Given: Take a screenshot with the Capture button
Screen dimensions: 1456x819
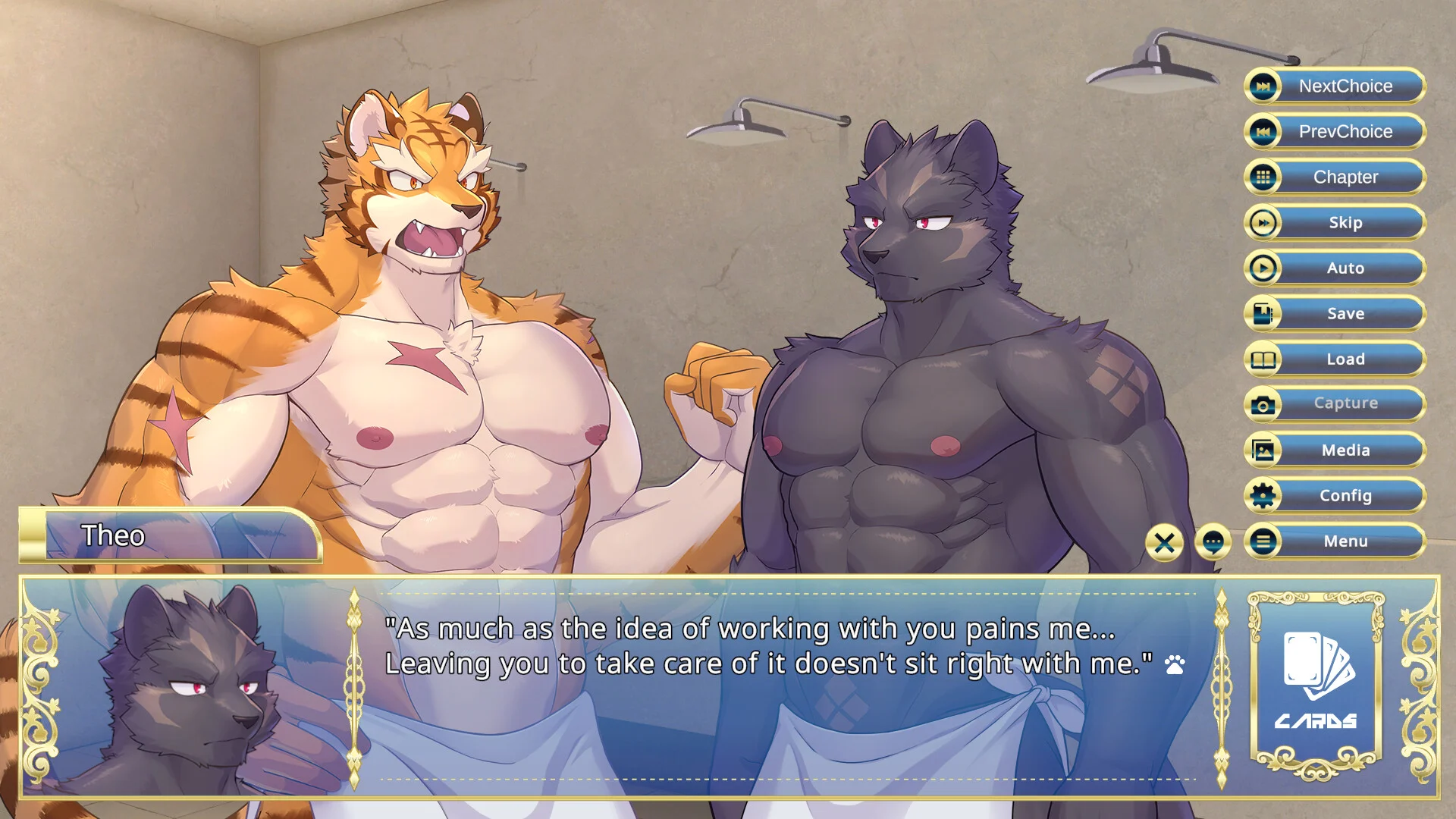Looking at the screenshot, I should click(1335, 403).
